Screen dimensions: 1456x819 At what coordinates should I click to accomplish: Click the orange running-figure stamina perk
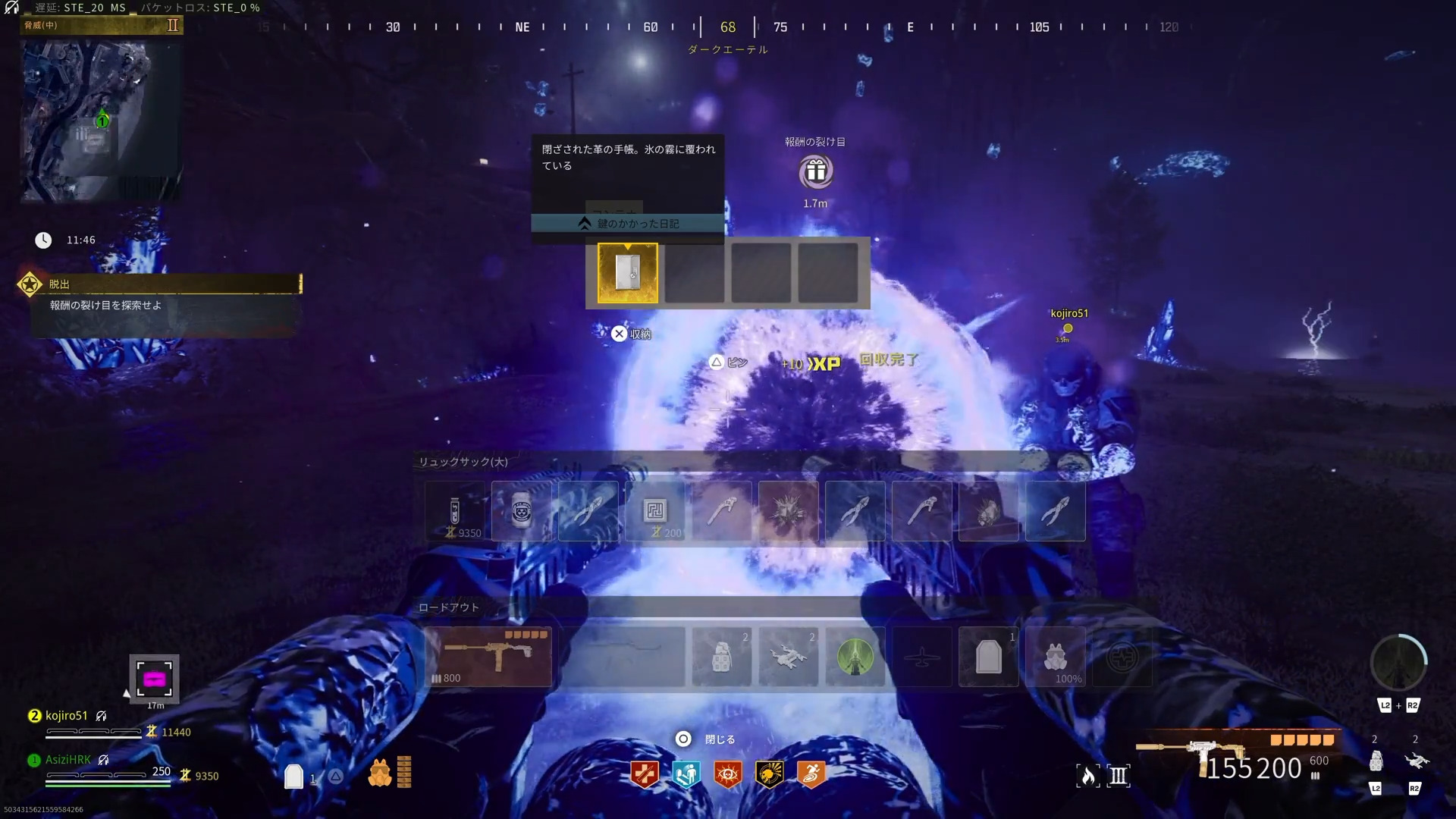[811, 774]
